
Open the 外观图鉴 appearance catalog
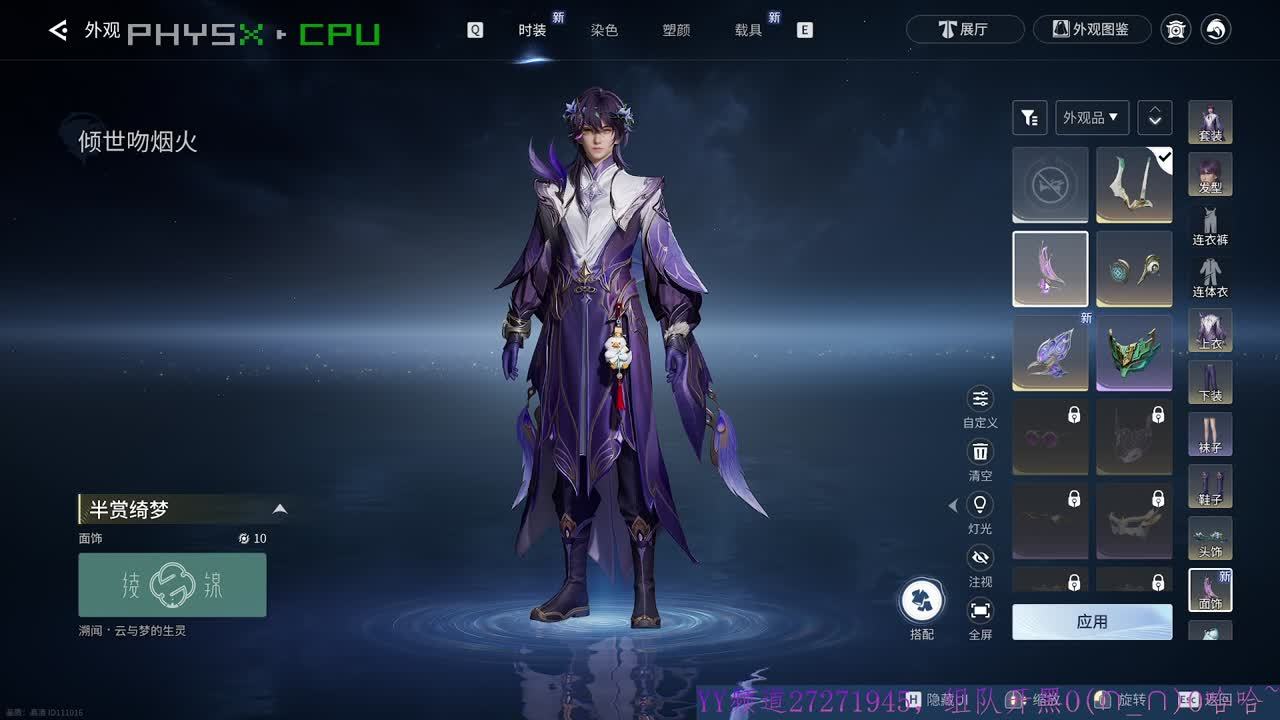coord(1091,29)
